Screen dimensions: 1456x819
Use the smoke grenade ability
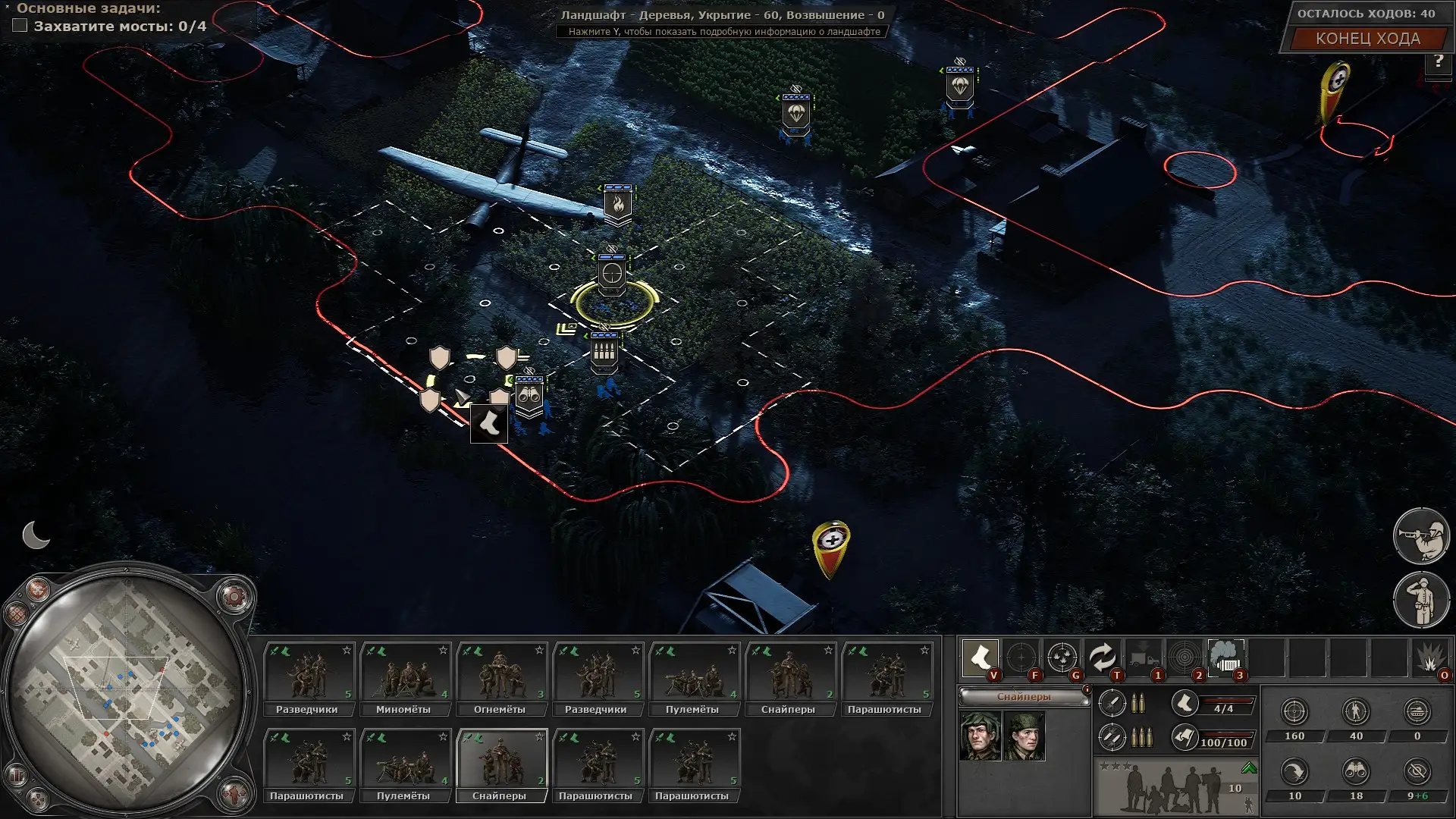(x=1225, y=657)
